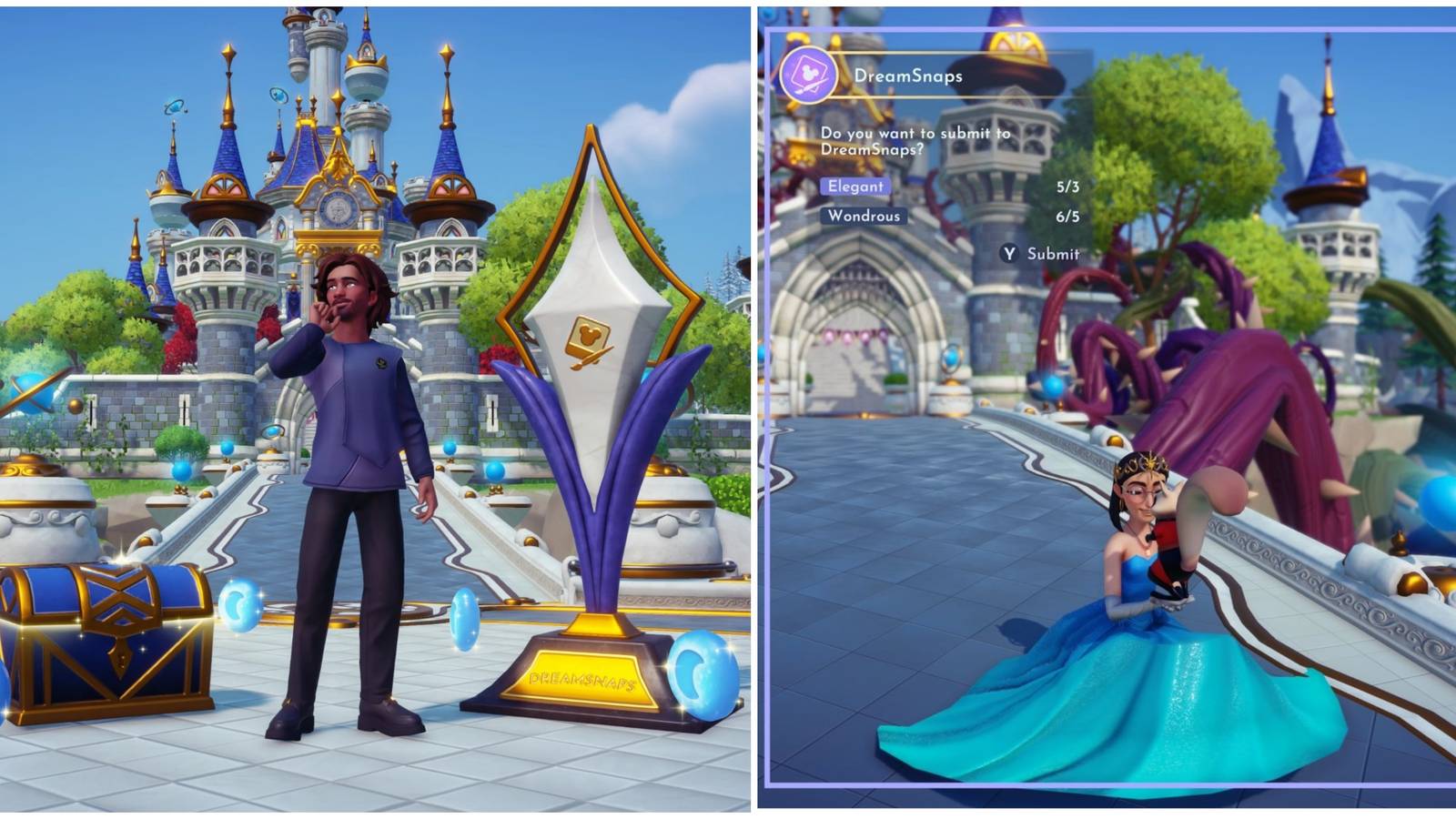Select the Mickey paintbrush emblem on the trophy

click(590, 341)
